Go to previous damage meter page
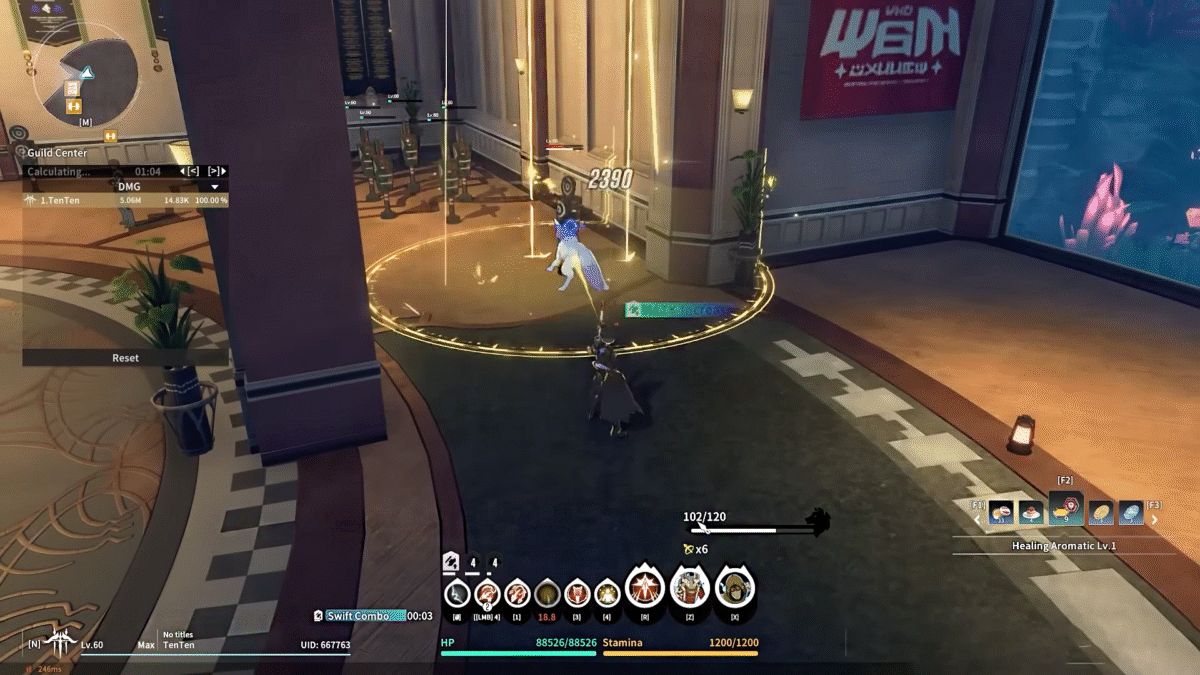This screenshot has height=675, width=1200. point(193,171)
